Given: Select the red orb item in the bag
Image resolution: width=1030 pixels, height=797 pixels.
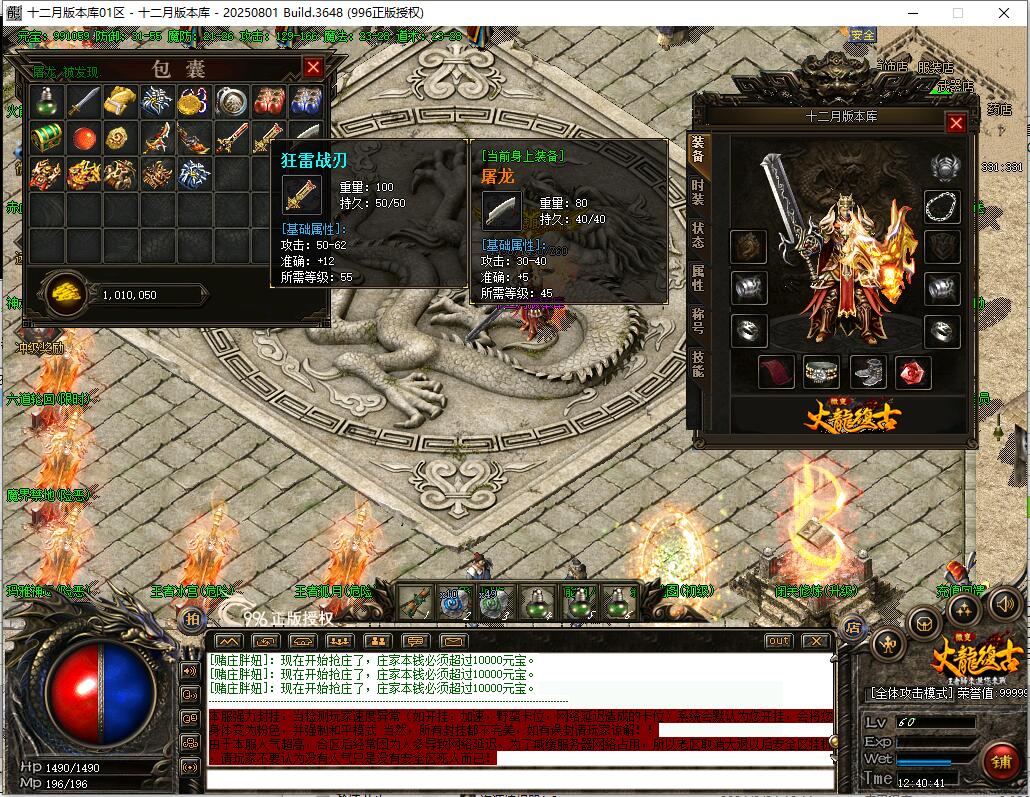Looking at the screenshot, I should tap(83, 137).
